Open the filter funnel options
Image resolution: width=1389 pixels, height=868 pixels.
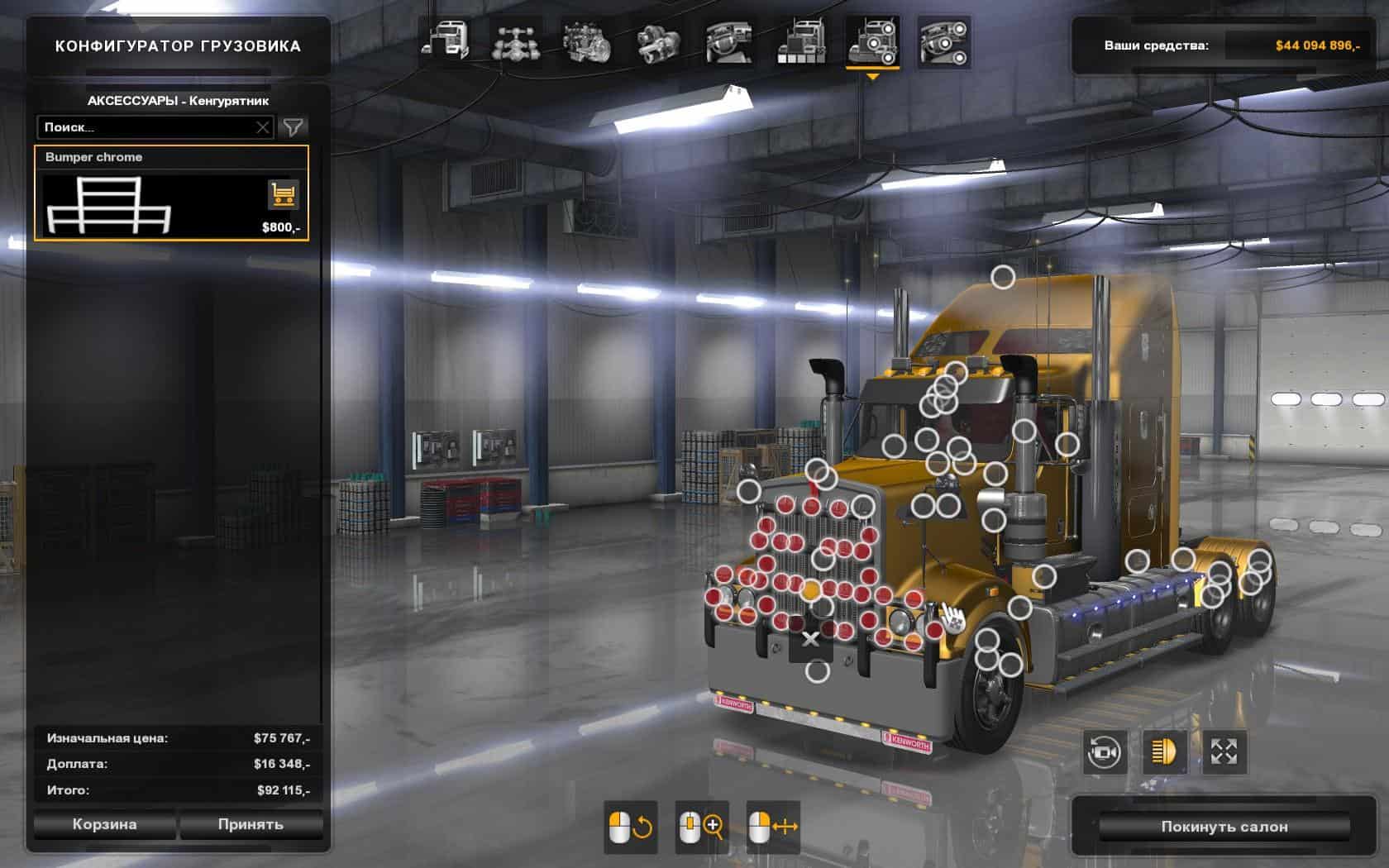294,127
